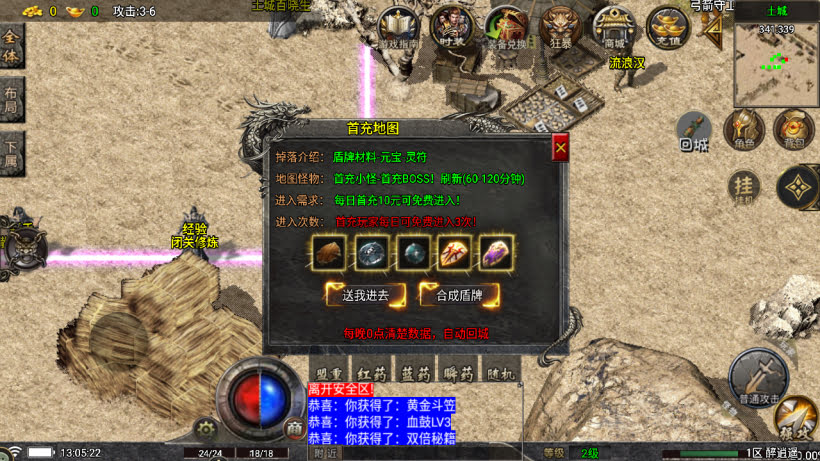Open the 商城 shop icon
Viewport: 820px width, 461px height.
point(613,27)
